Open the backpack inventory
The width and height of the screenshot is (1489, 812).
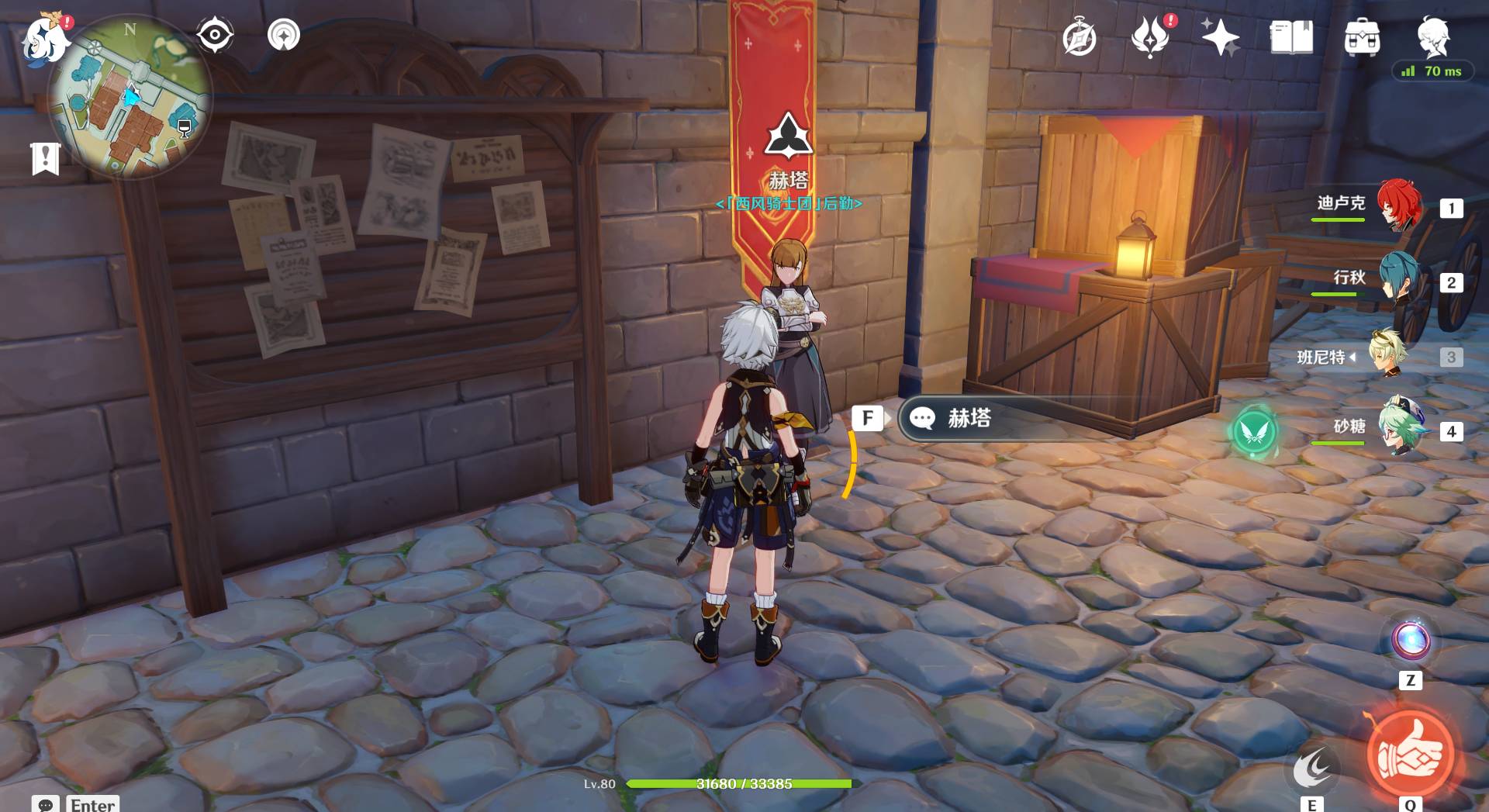pyautogui.click(x=1362, y=37)
